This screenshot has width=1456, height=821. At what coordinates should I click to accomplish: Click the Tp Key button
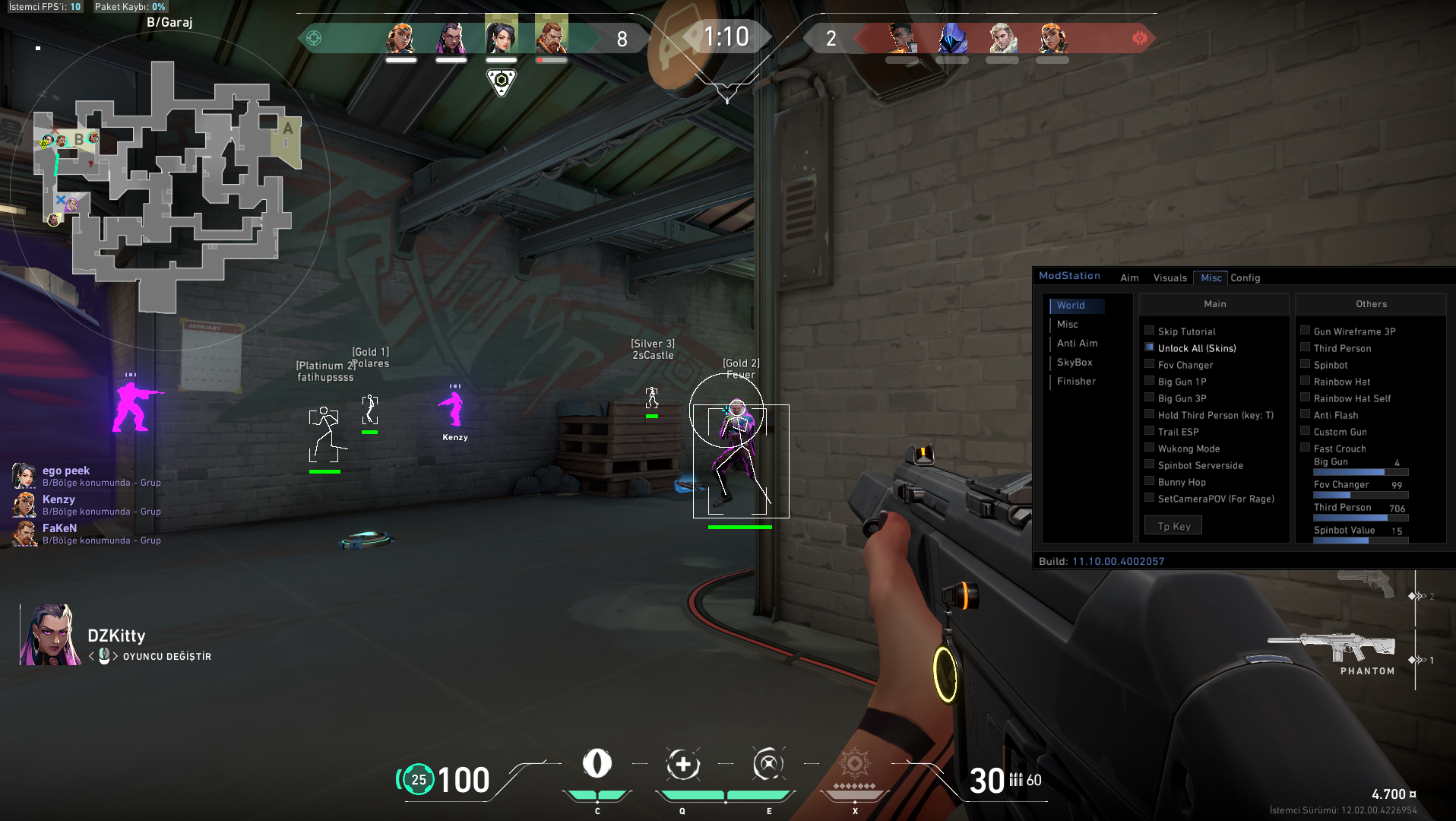click(x=1173, y=526)
